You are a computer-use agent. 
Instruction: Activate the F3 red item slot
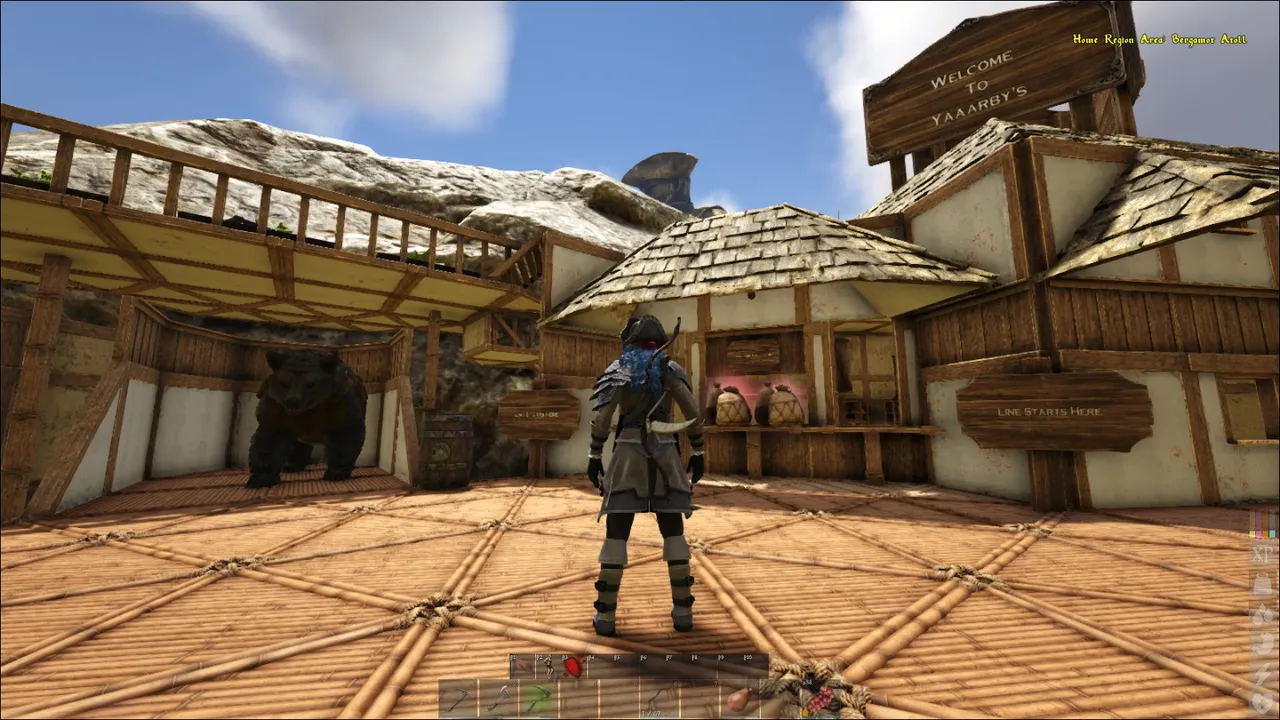(571, 666)
